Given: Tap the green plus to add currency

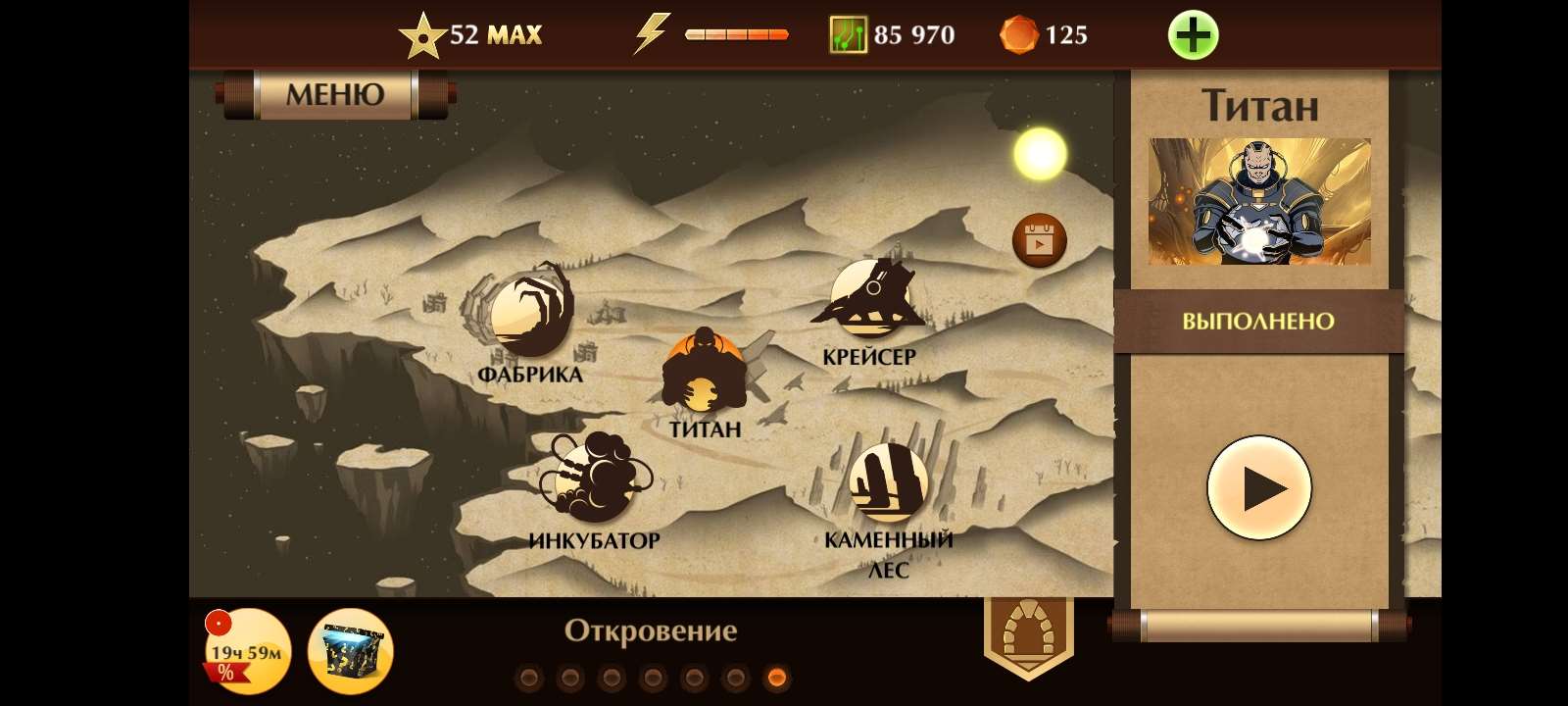Looking at the screenshot, I should tap(1192, 32).
